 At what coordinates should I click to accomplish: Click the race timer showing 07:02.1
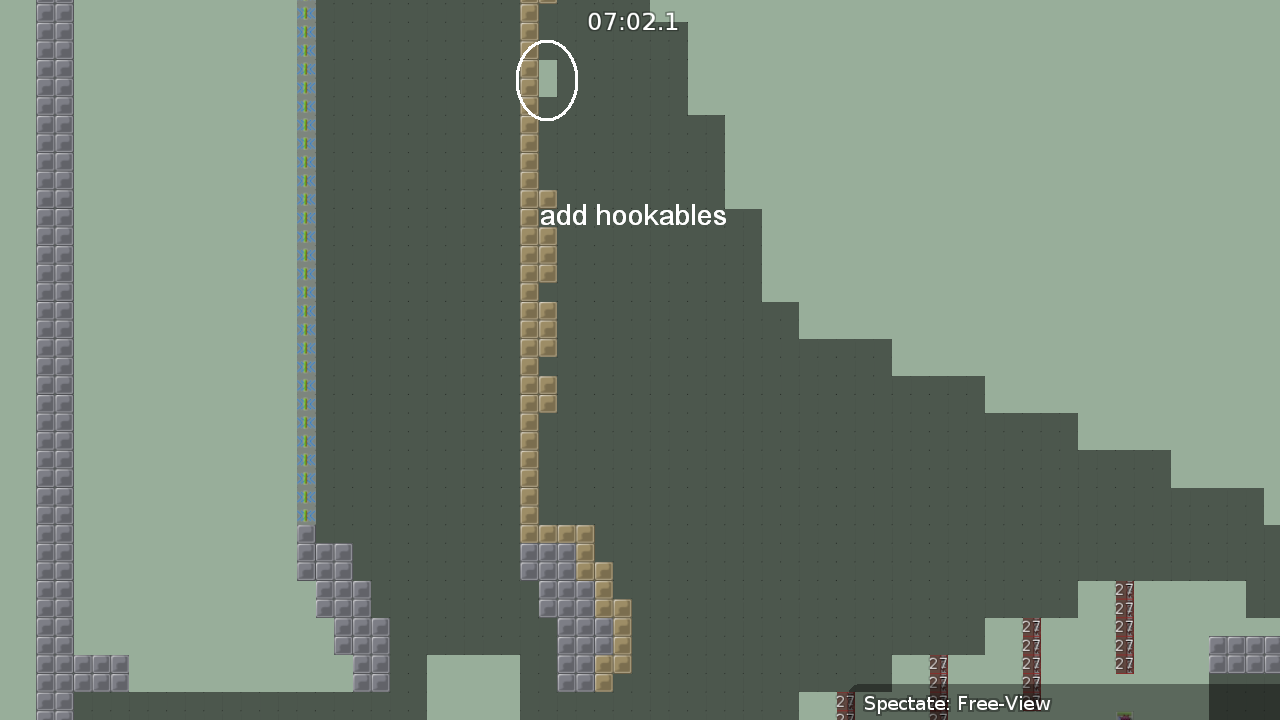[633, 21]
